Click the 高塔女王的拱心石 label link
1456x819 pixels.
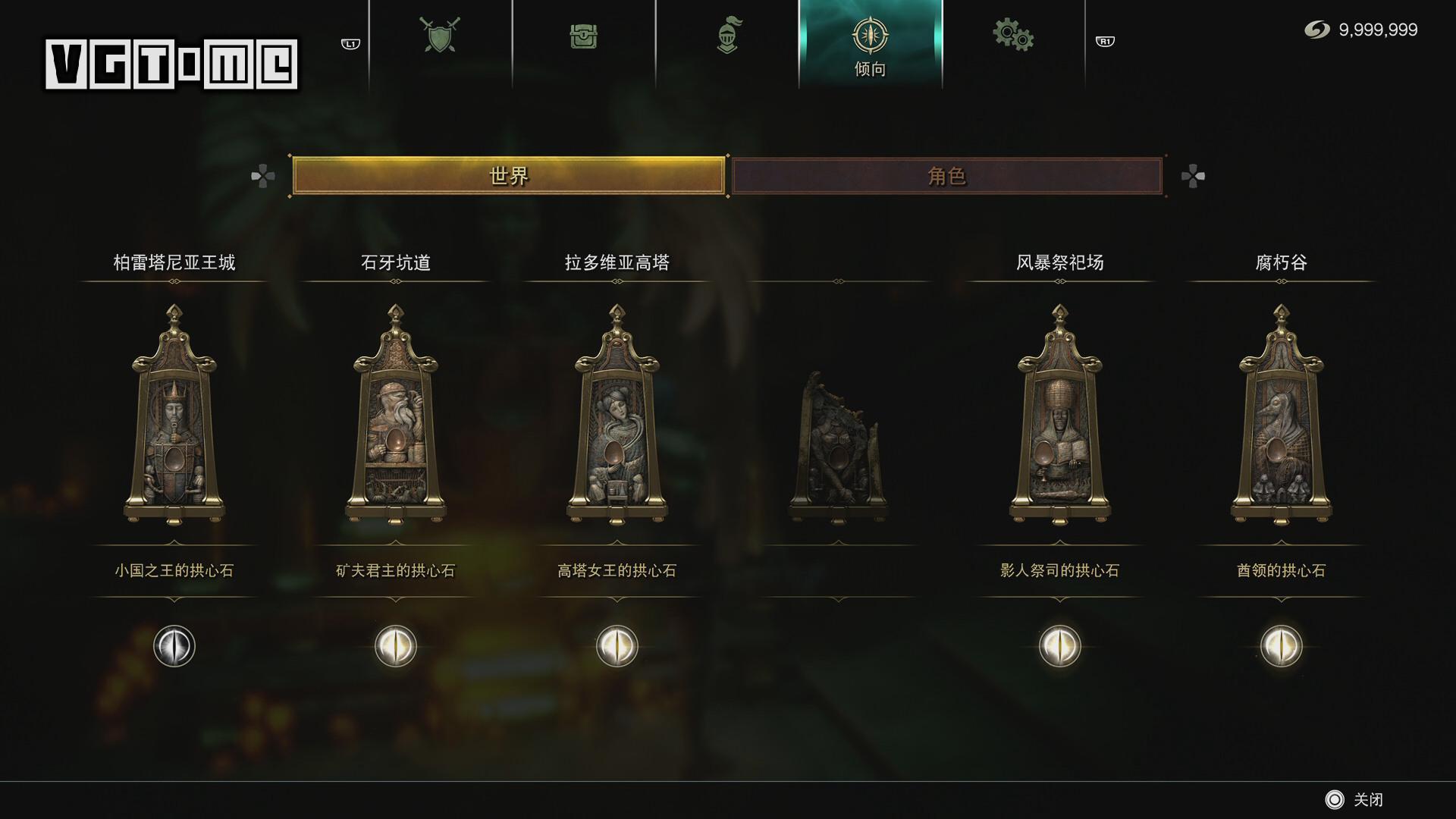617,571
